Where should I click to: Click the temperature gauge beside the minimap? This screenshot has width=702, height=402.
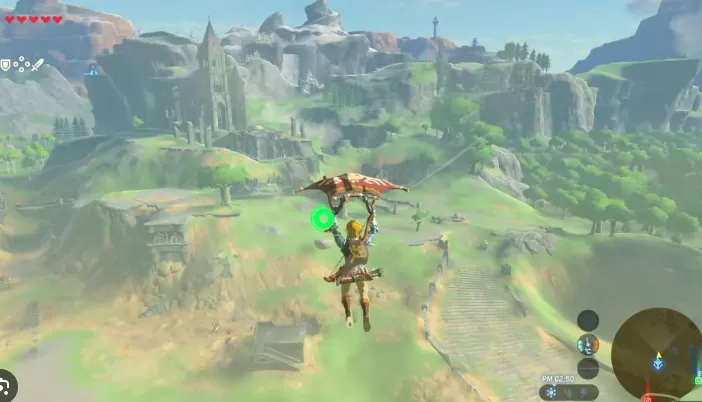point(588,344)
